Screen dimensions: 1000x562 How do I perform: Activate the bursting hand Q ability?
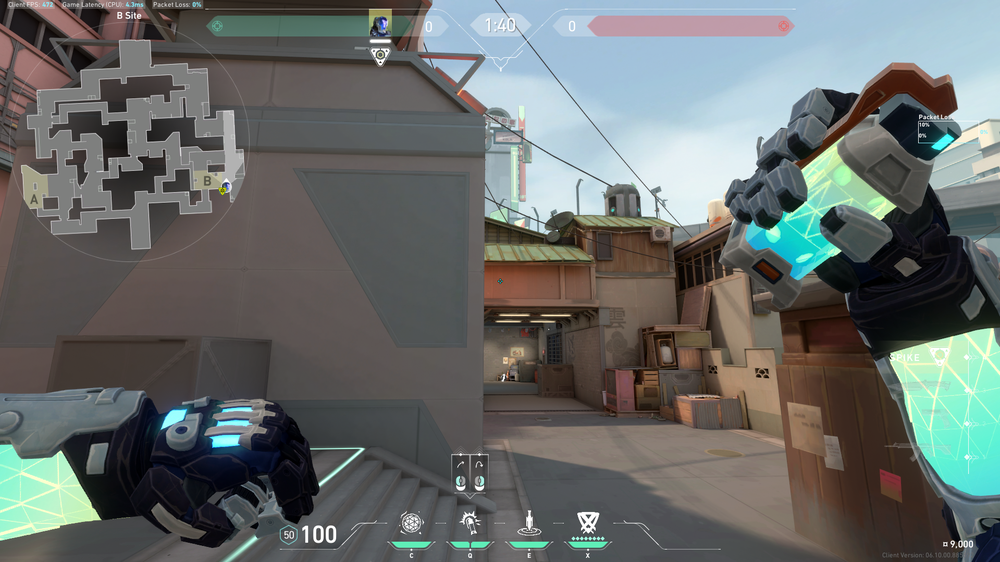[469, 522]
